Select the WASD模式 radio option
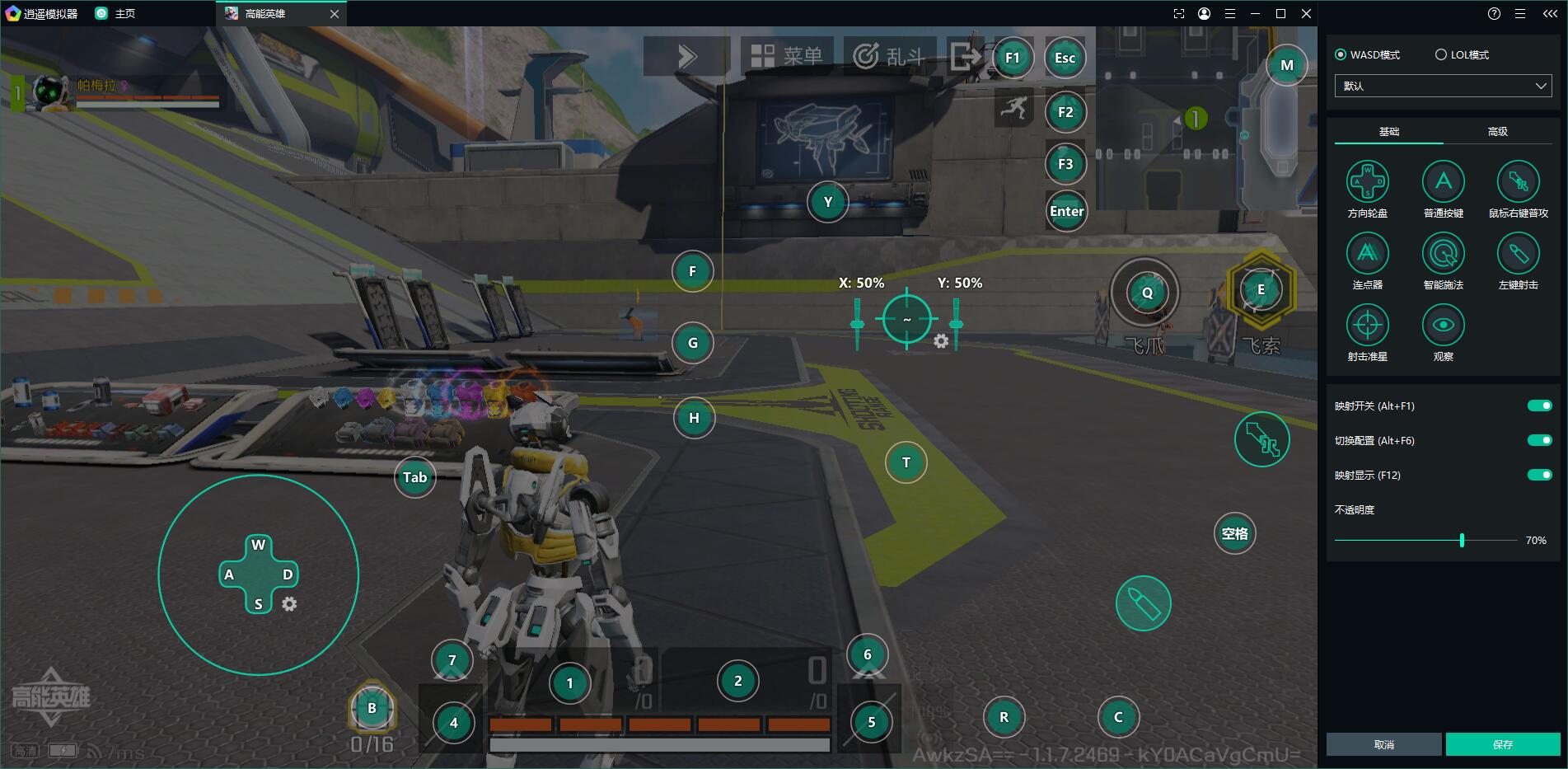This screenshot has width=1568, height=769. 1341,54
